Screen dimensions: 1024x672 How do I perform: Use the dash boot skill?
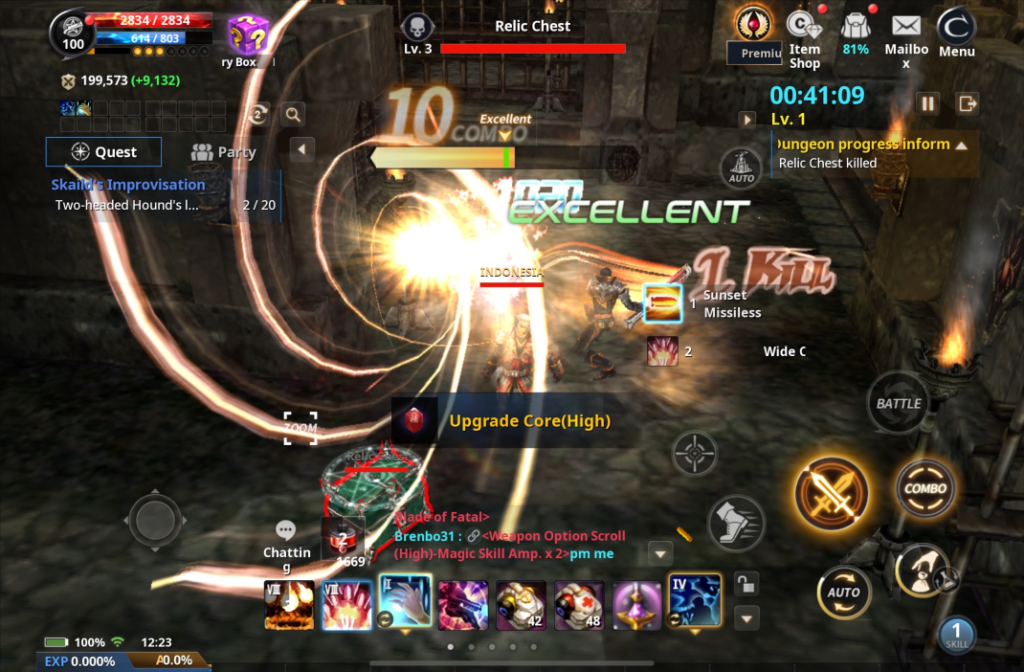tap(735, 522)
